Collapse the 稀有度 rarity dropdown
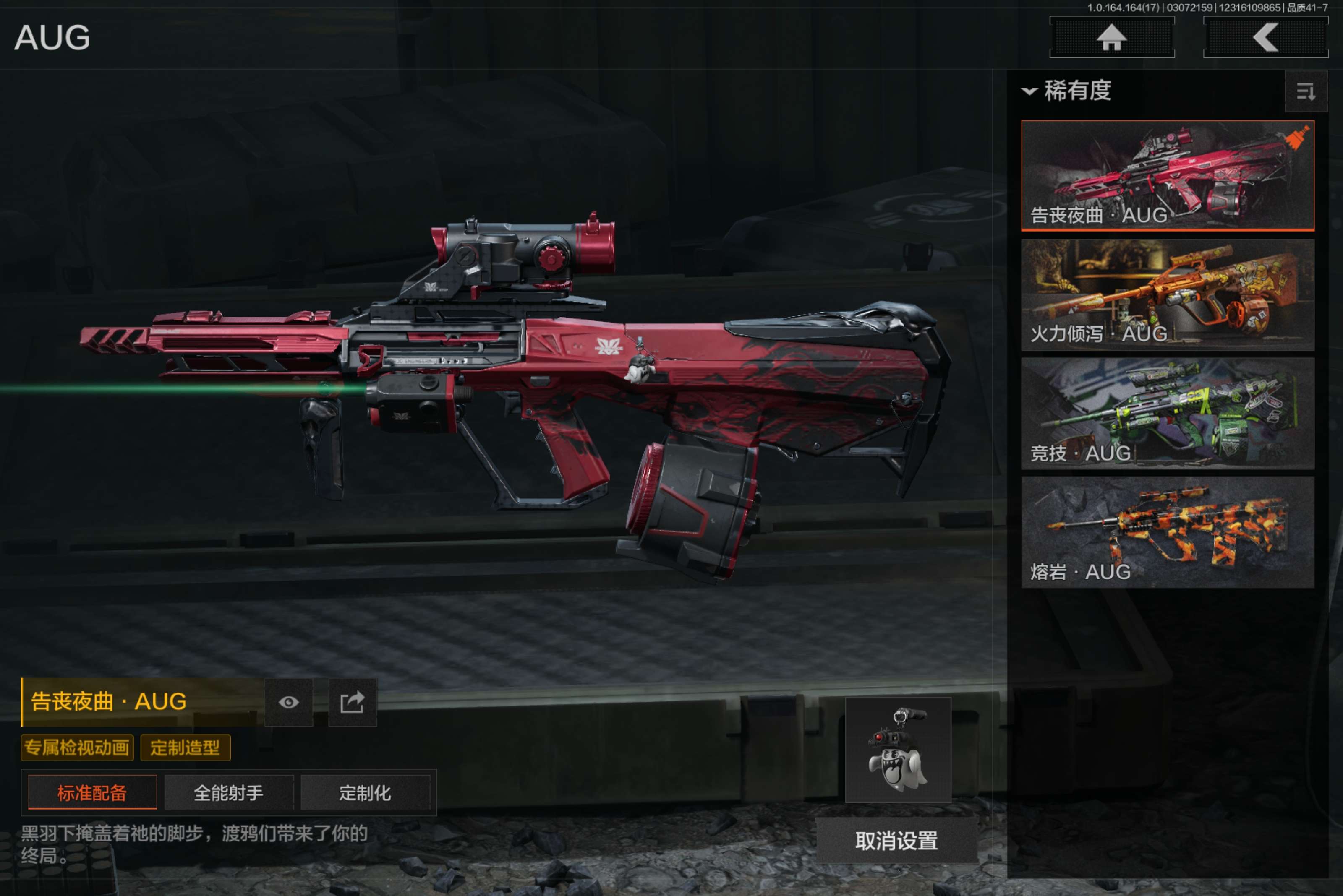1343x896 pixels. coord(1067,91)
